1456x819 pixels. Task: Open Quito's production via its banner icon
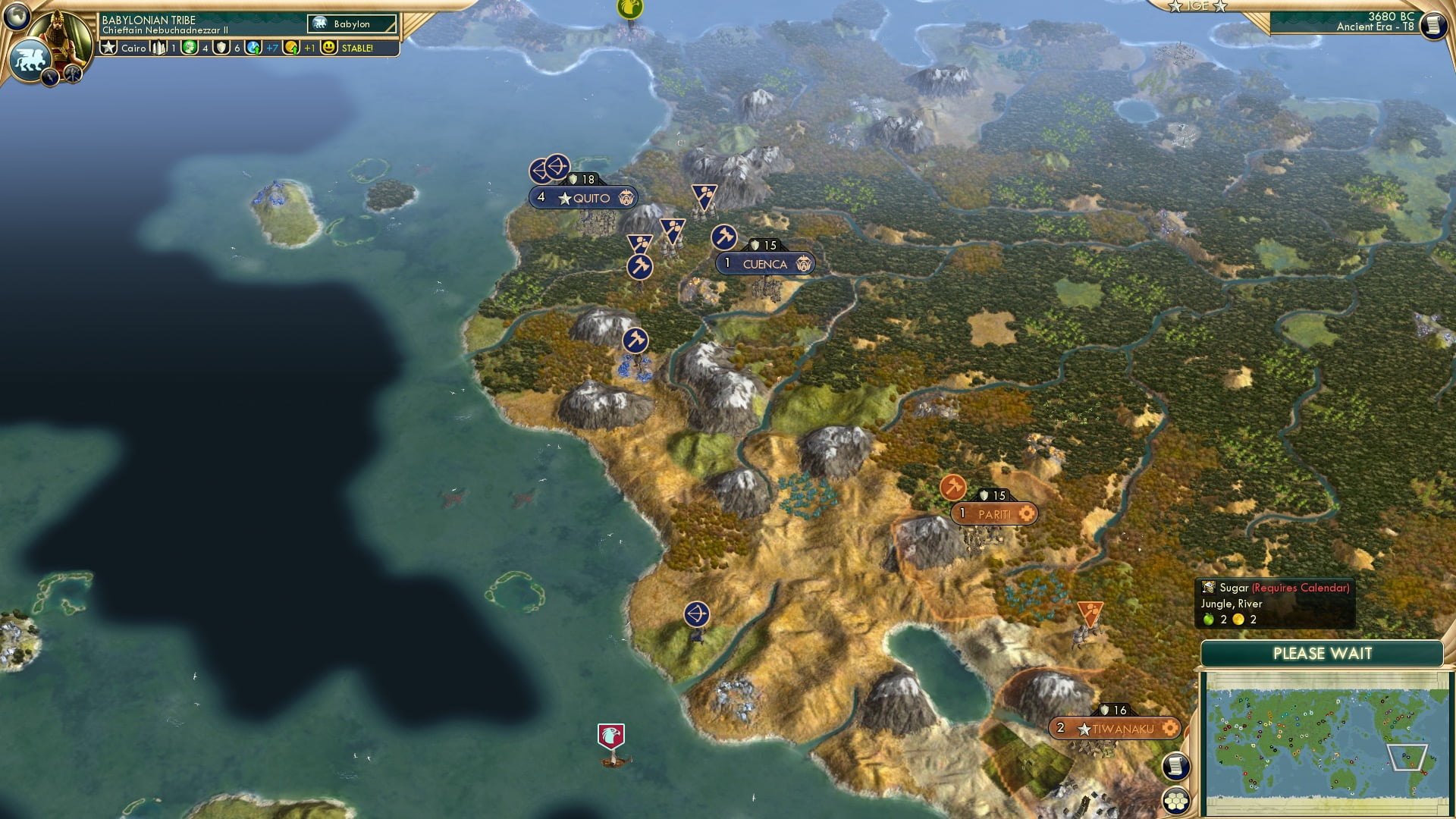click(x=627, y=197)
